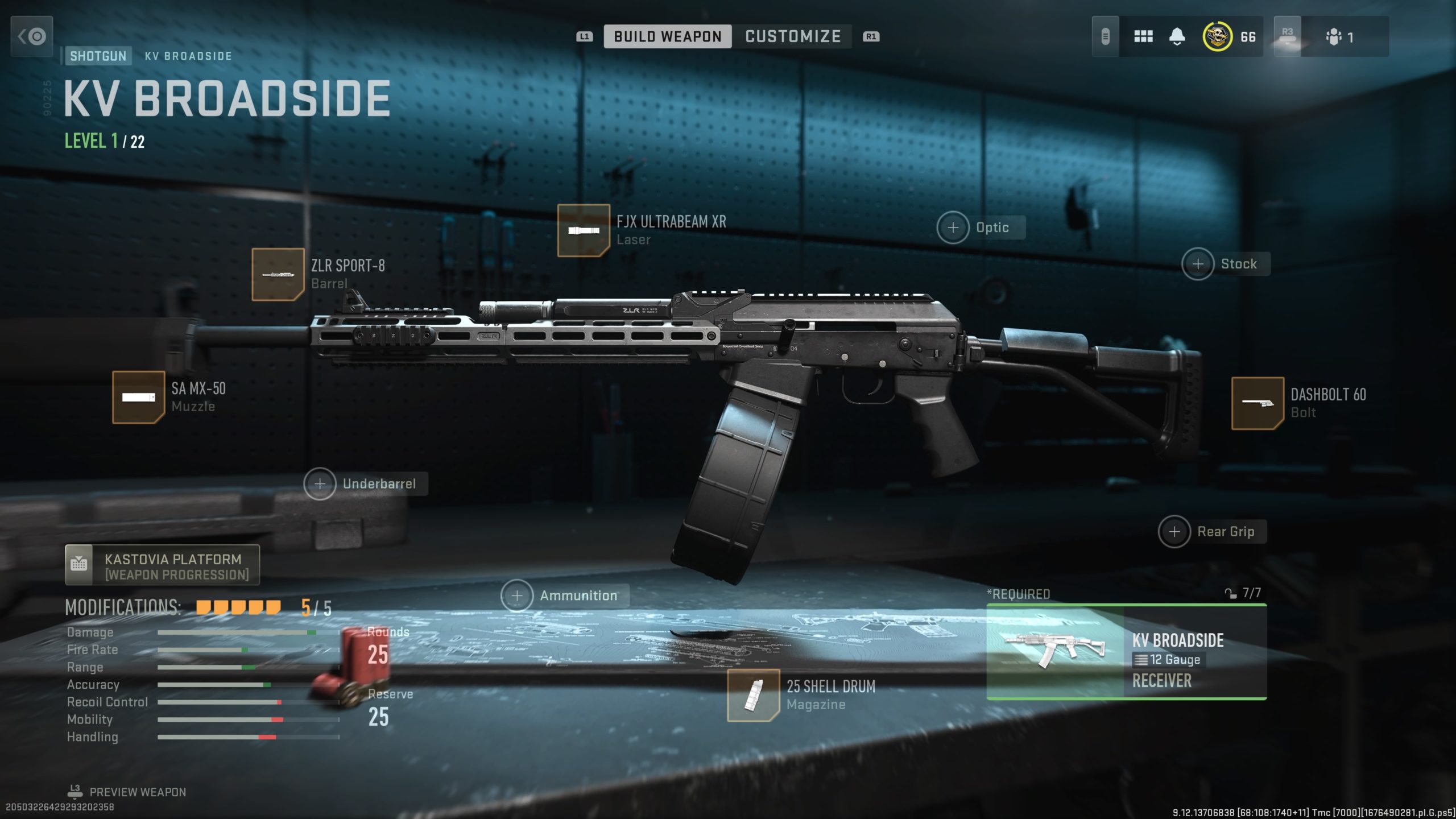Viewport: 1456px width, 819px height.
Task: Open the KV Broadside receiver panel
Action: coord(1126,652)
